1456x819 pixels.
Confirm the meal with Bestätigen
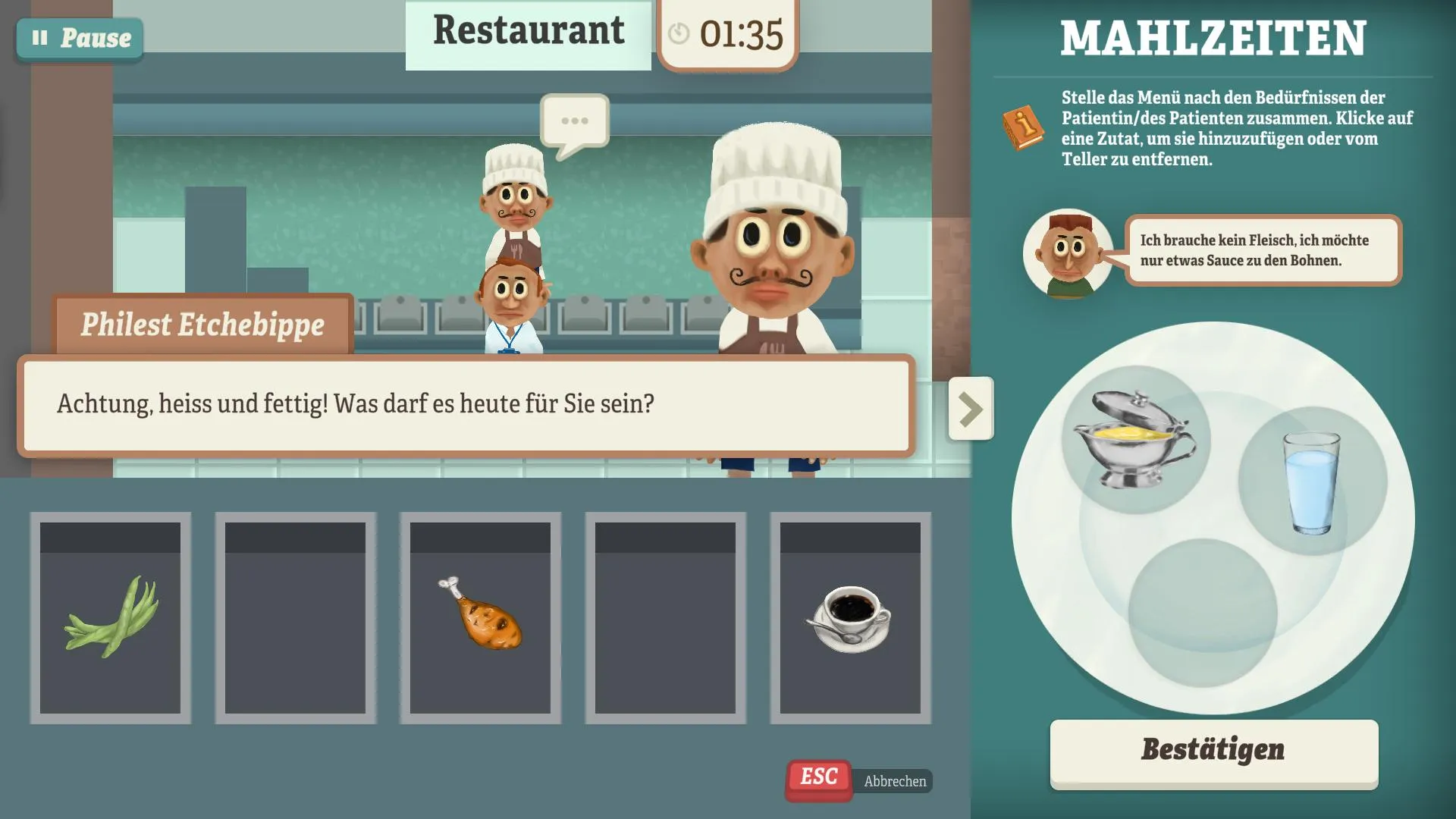coord(1213,751)
